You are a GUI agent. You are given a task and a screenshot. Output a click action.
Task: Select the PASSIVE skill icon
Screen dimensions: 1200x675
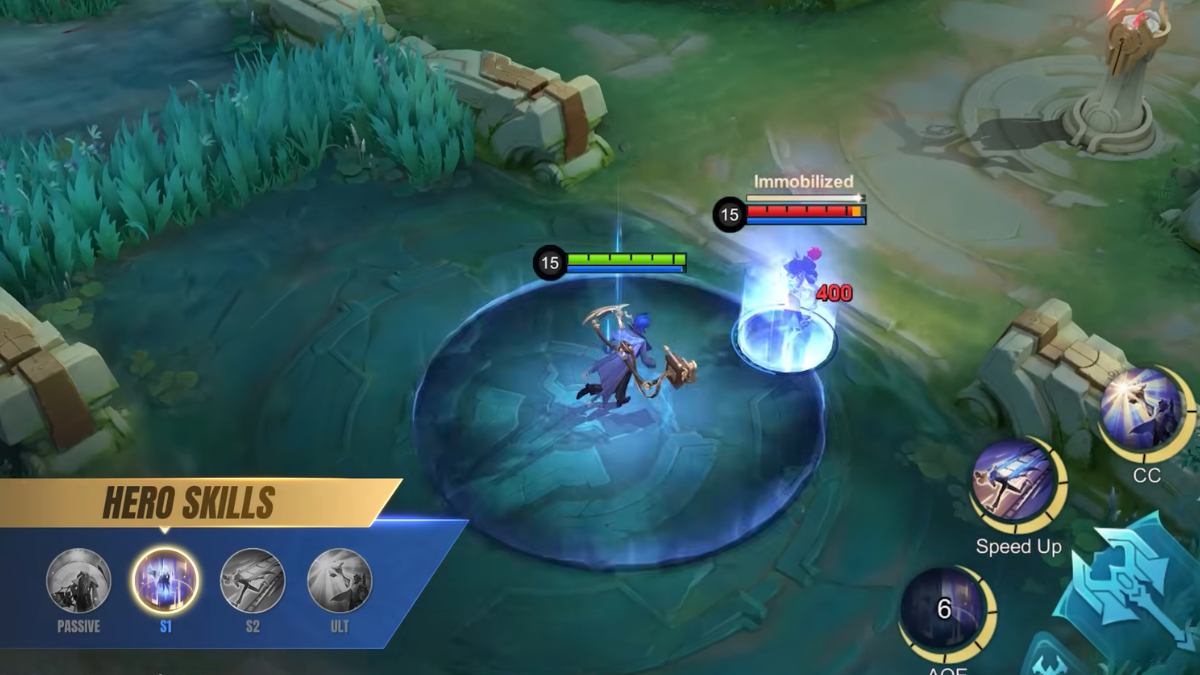pyautogui.click(x=78, y=581)
